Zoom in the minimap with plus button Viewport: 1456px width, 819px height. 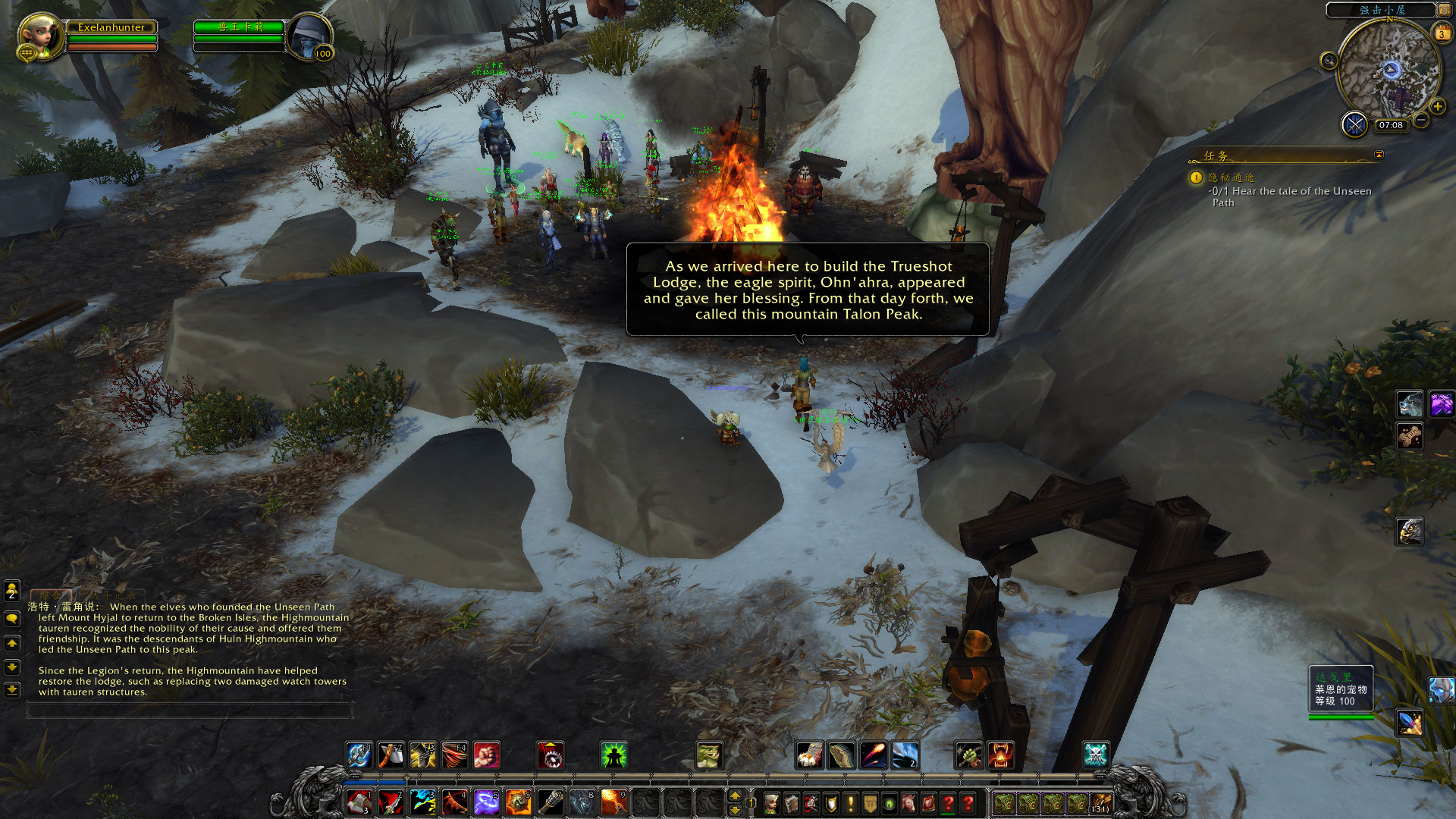1438,107
